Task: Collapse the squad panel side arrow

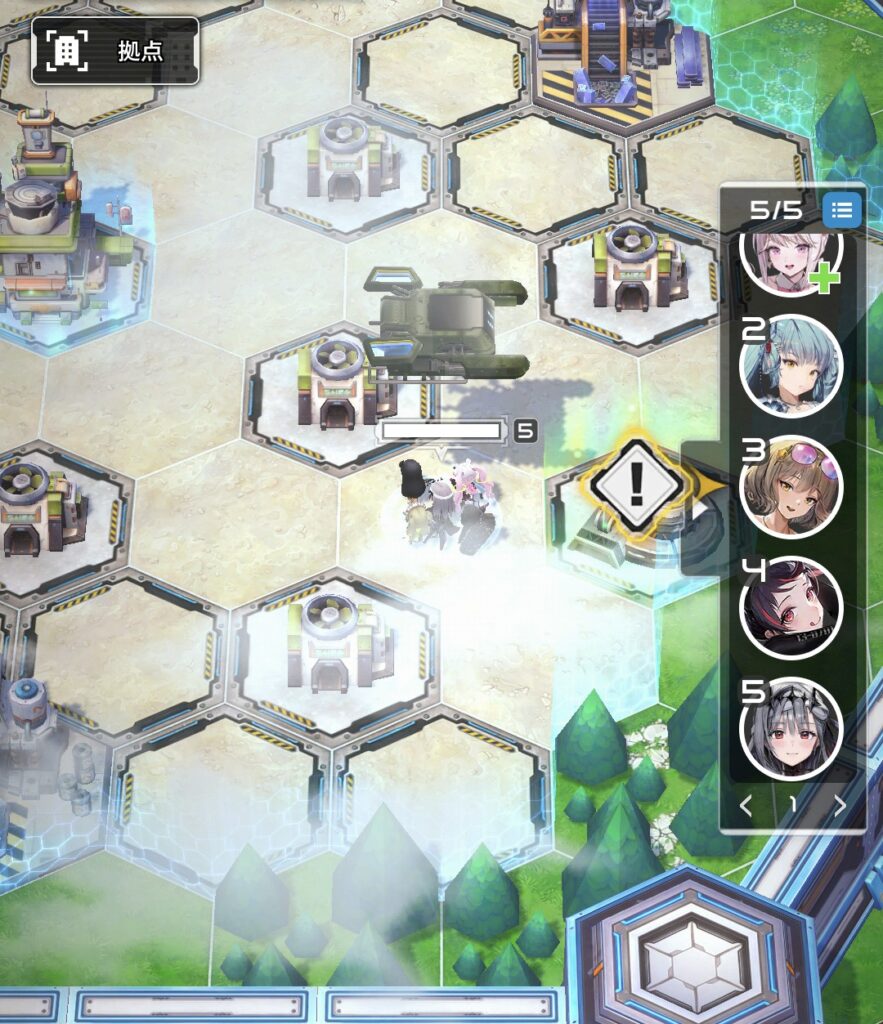Action: [702, 507]
